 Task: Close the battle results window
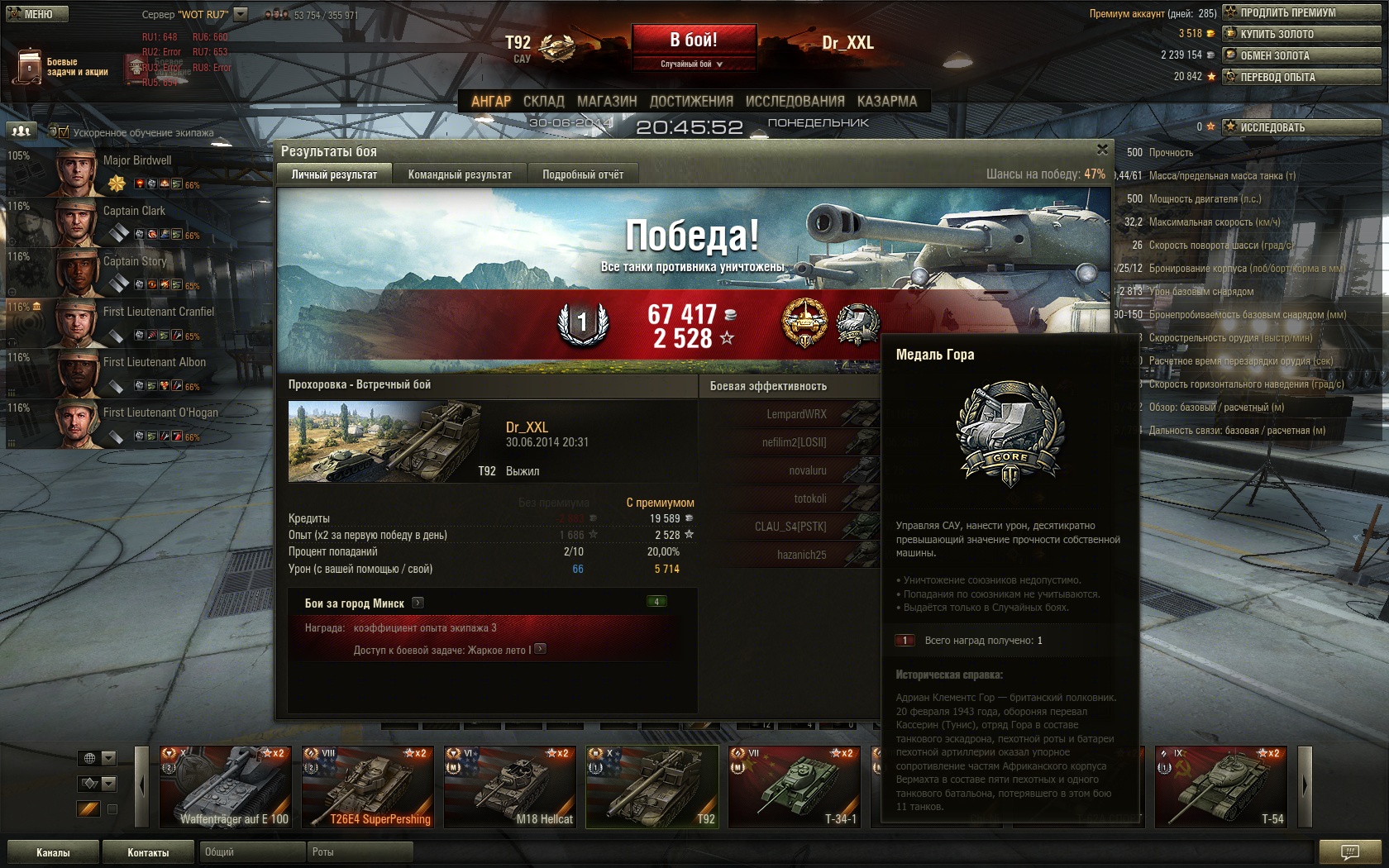(x=1102, y=150)
